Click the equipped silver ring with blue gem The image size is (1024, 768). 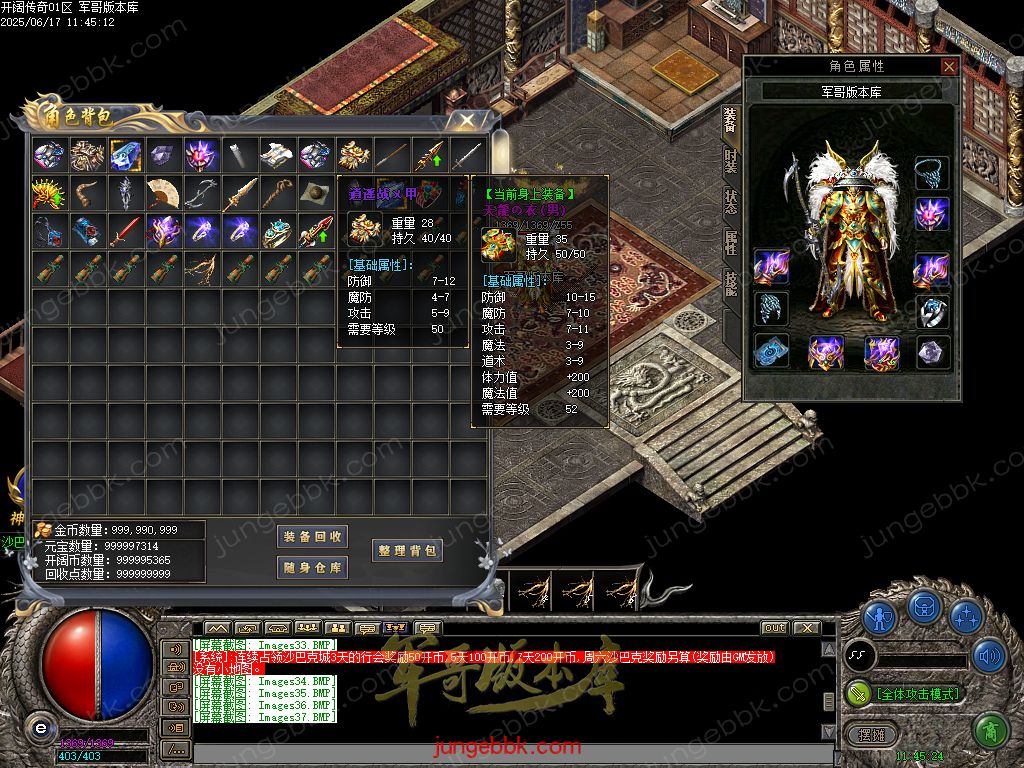point(932,311)
